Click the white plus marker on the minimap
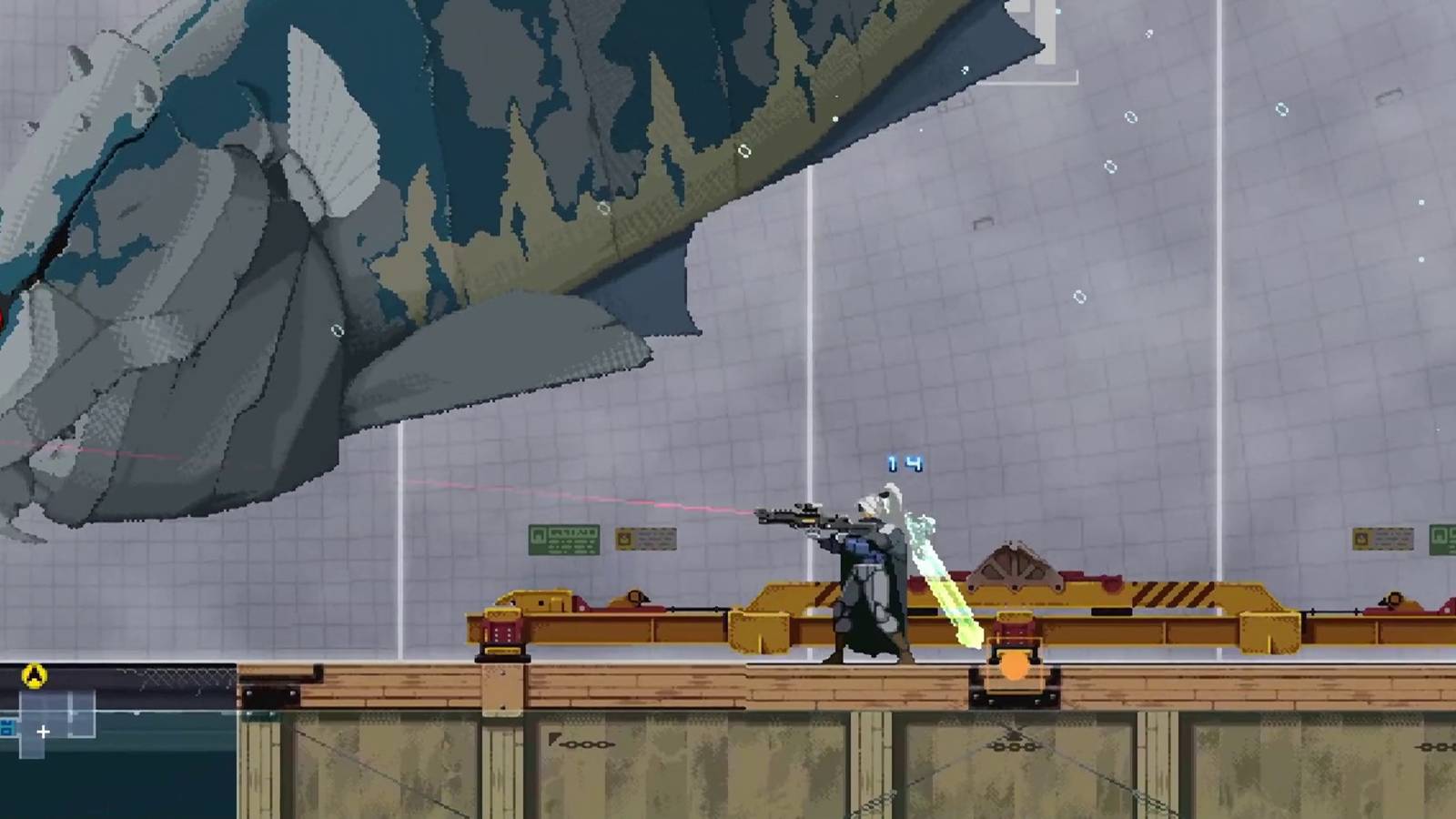The width and height of the screenshot is (1456, 819). (x=43, y=732)
